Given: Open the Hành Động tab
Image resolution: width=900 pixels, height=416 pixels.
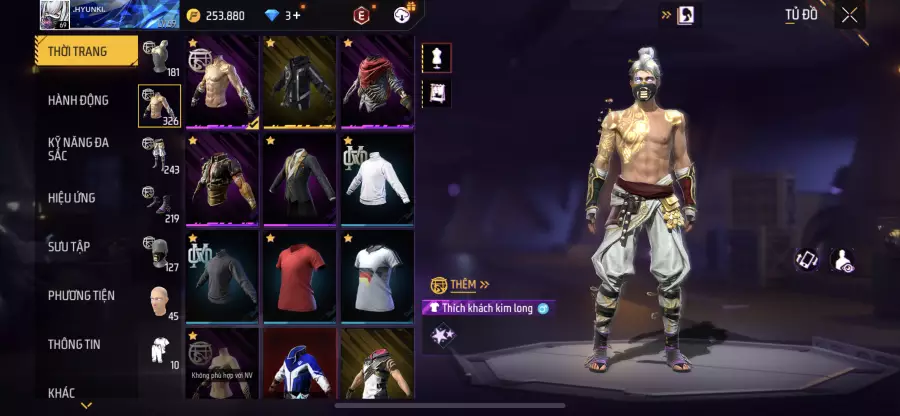Looking at the screenshot, I should coord(78,100).
